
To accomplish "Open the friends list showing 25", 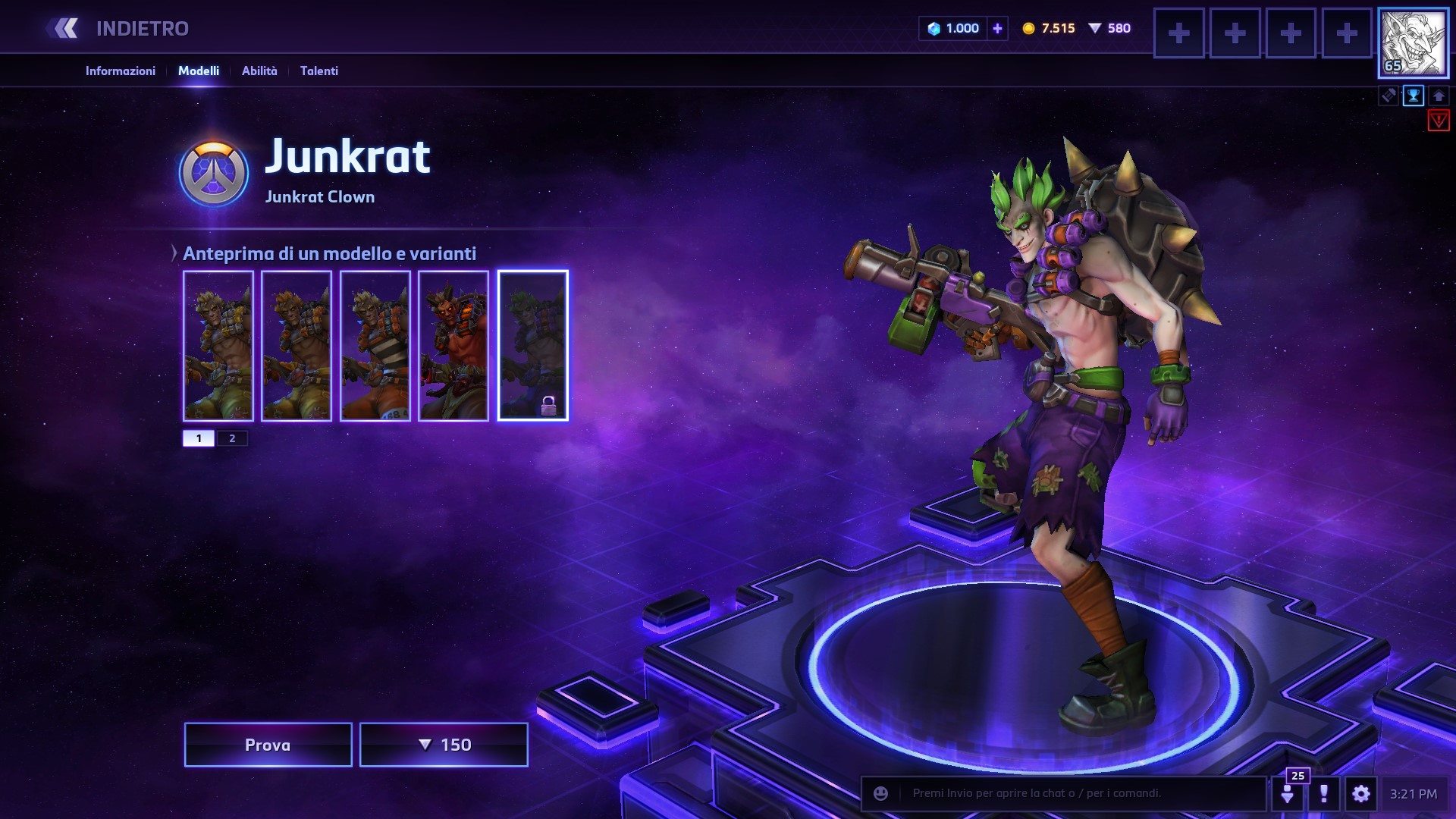I will (x=1288, y=793).
